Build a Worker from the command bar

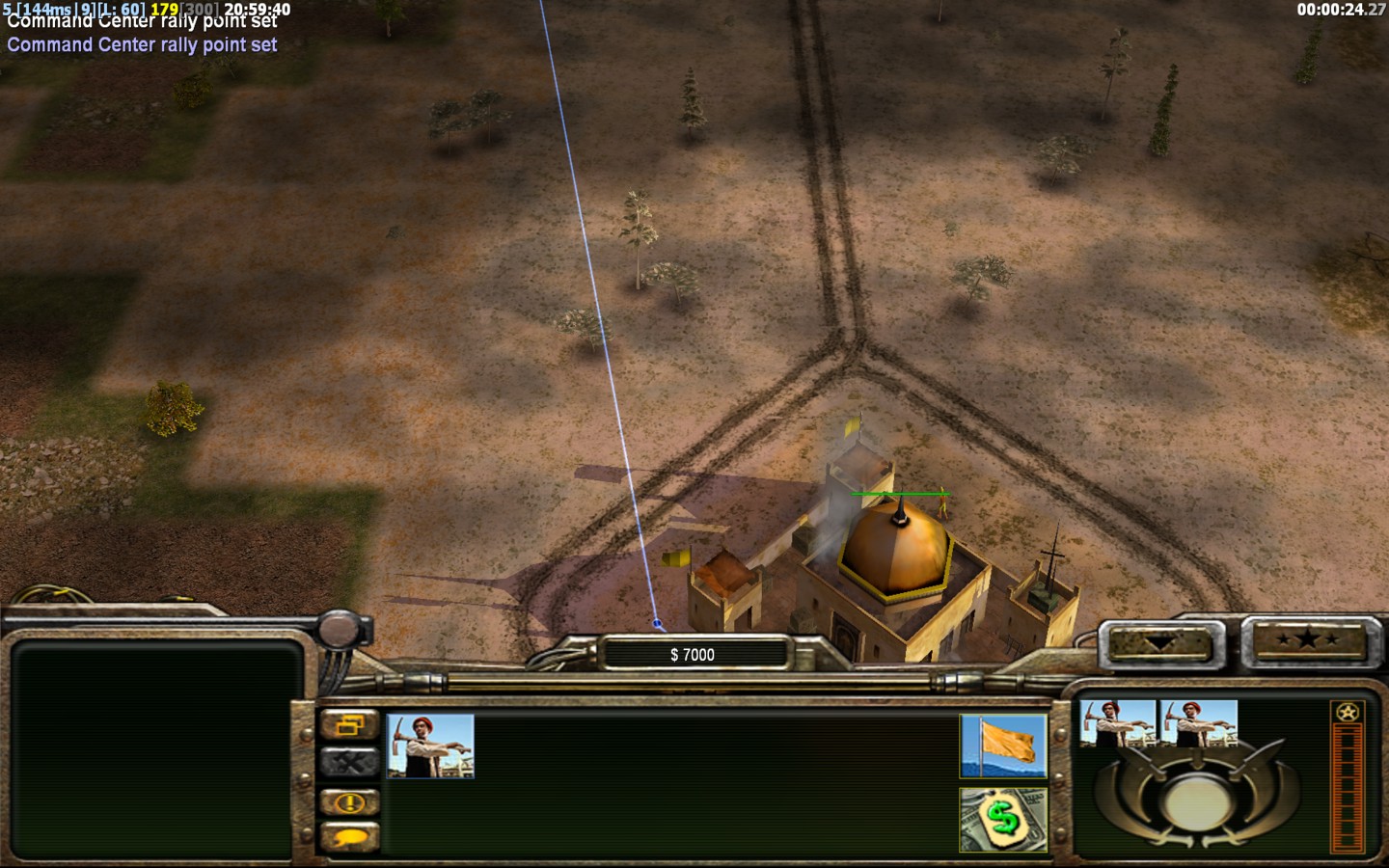click(x=430, y=746)
